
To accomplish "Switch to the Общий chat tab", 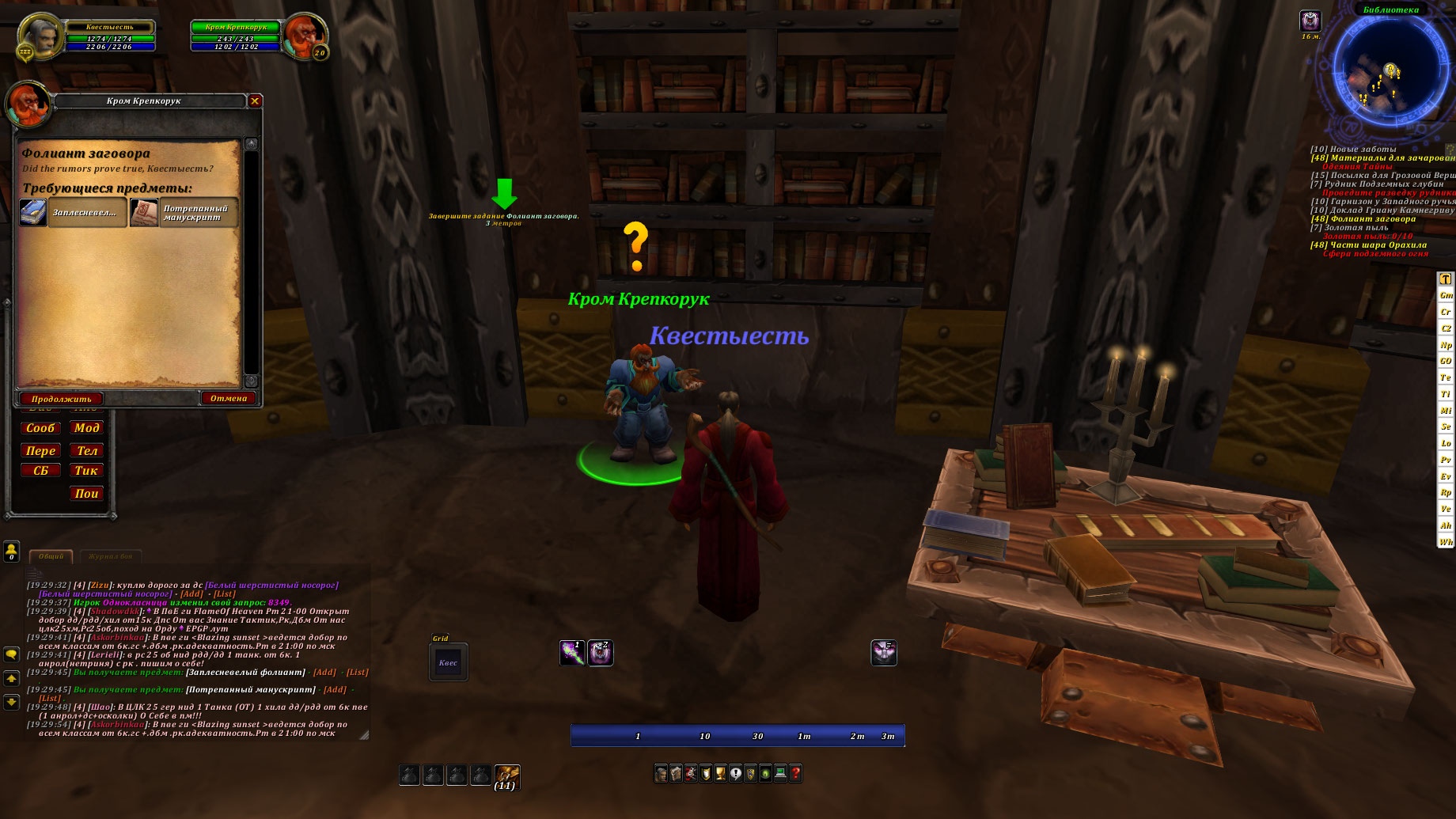I will [x=51, y=556].
